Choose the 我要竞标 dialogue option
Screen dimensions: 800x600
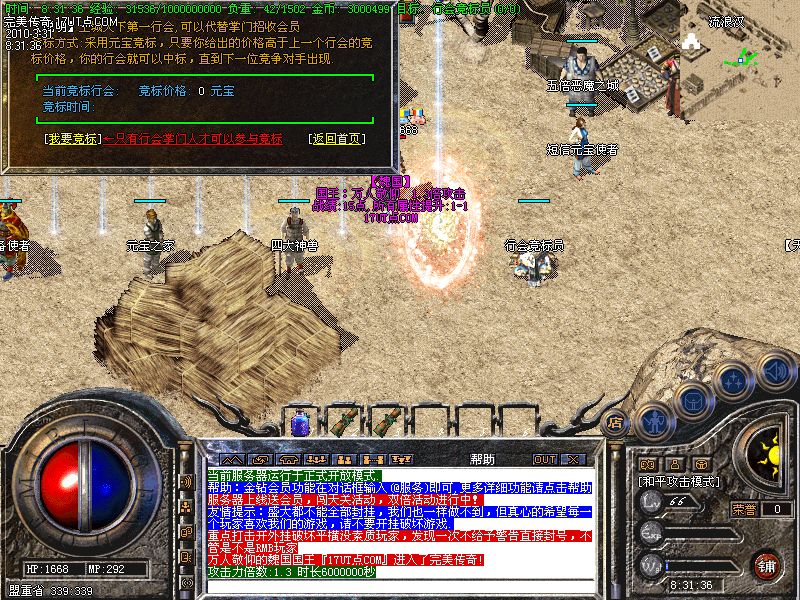[x=73, y=139]
